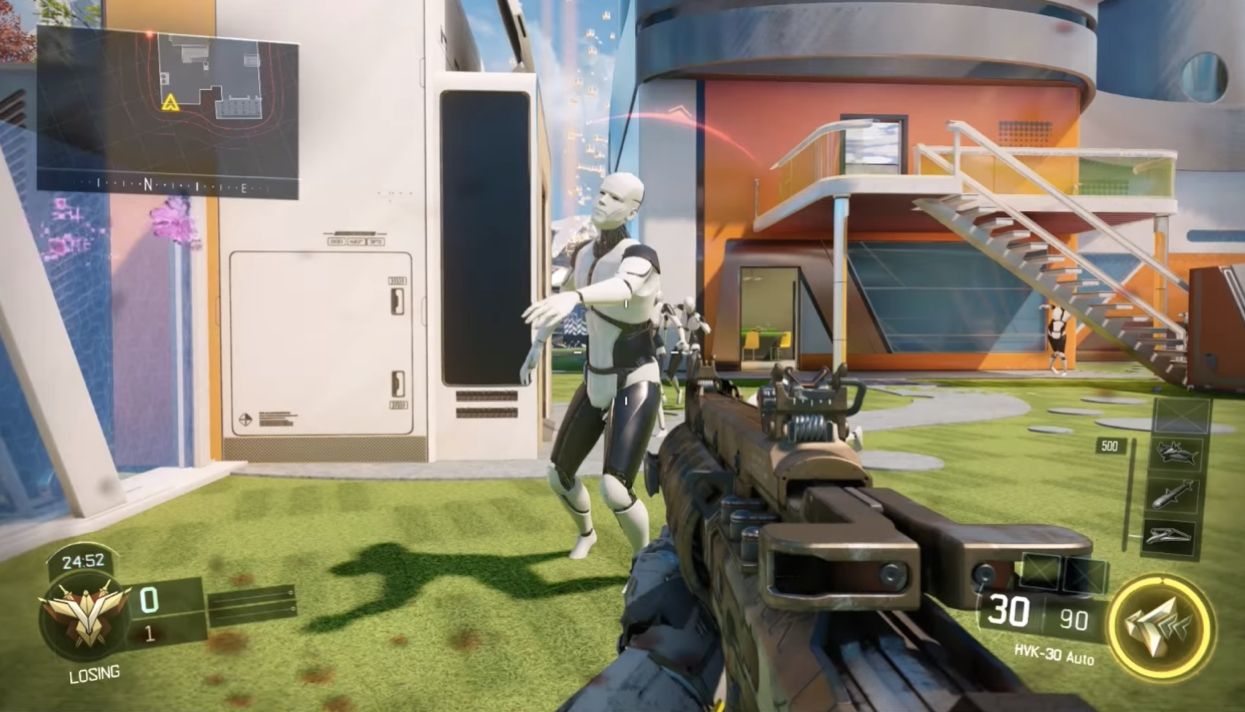This screenshot has width=1245, height=712.
Task: Select the yellow player arrow on minimap
Action: tap(170, 102)
